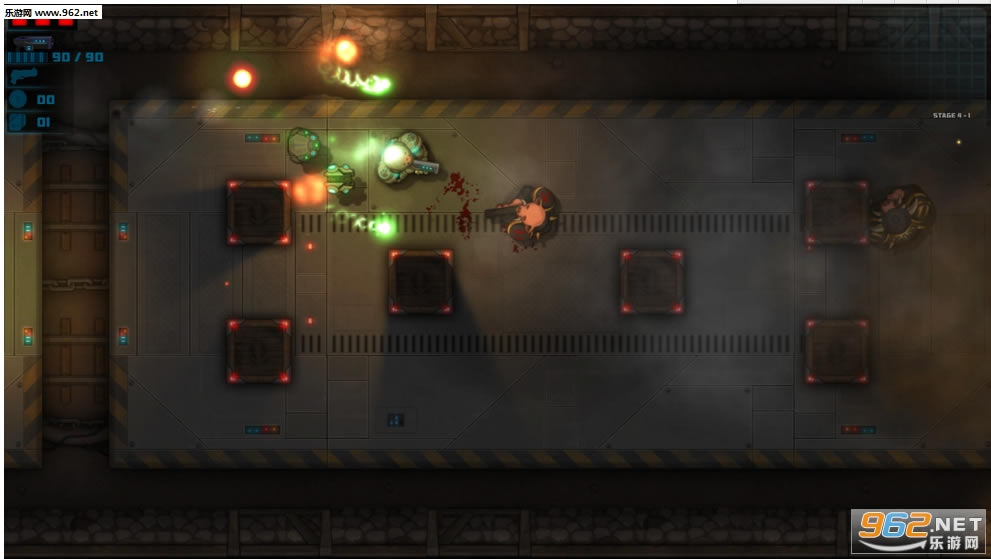Select the primary rifle weapon icon
This screenshot has width=991, height=559.
click(33, 42)
